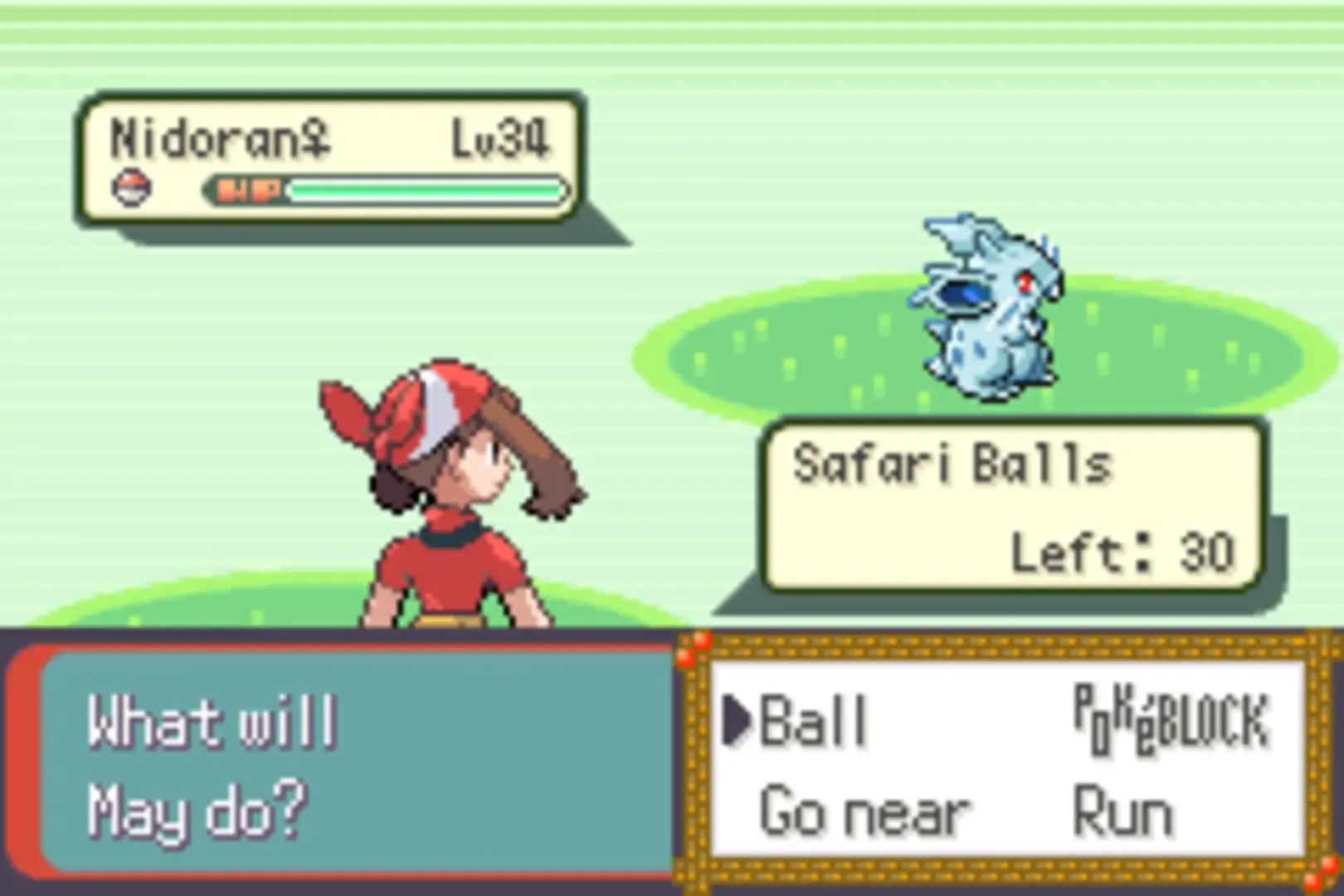Click Nidoran's red eye

(1025, 282)
